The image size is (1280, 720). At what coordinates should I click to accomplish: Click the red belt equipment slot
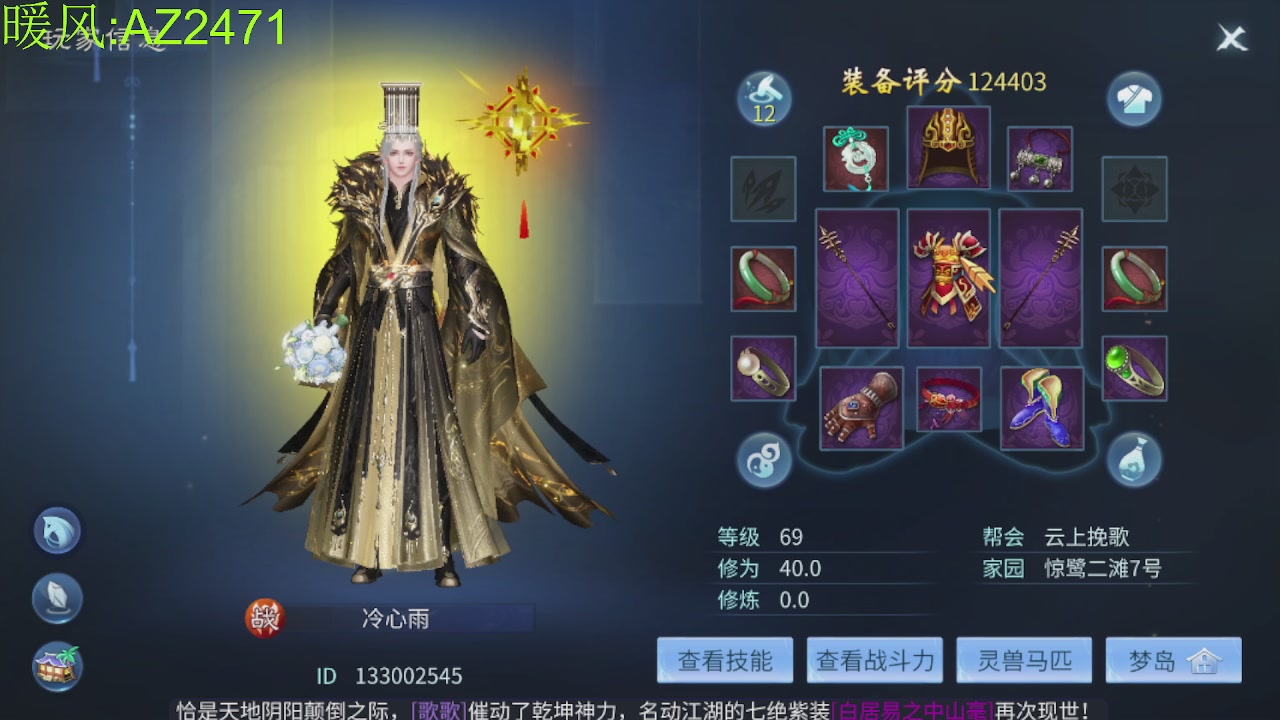pos(948,402)
